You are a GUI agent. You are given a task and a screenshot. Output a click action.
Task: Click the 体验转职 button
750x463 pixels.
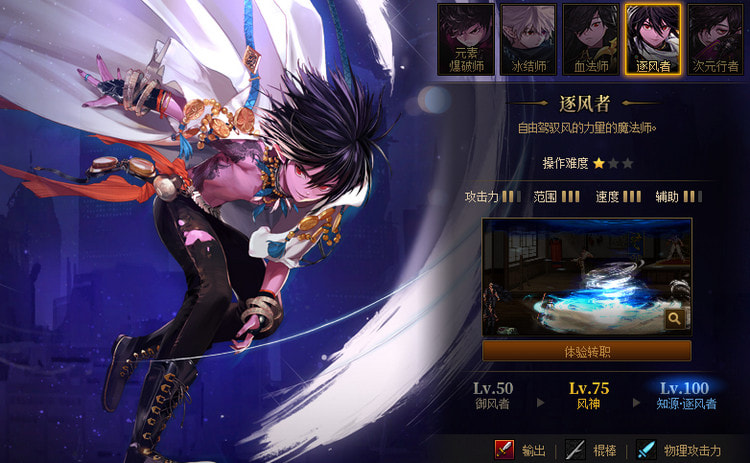coord(586,351)
